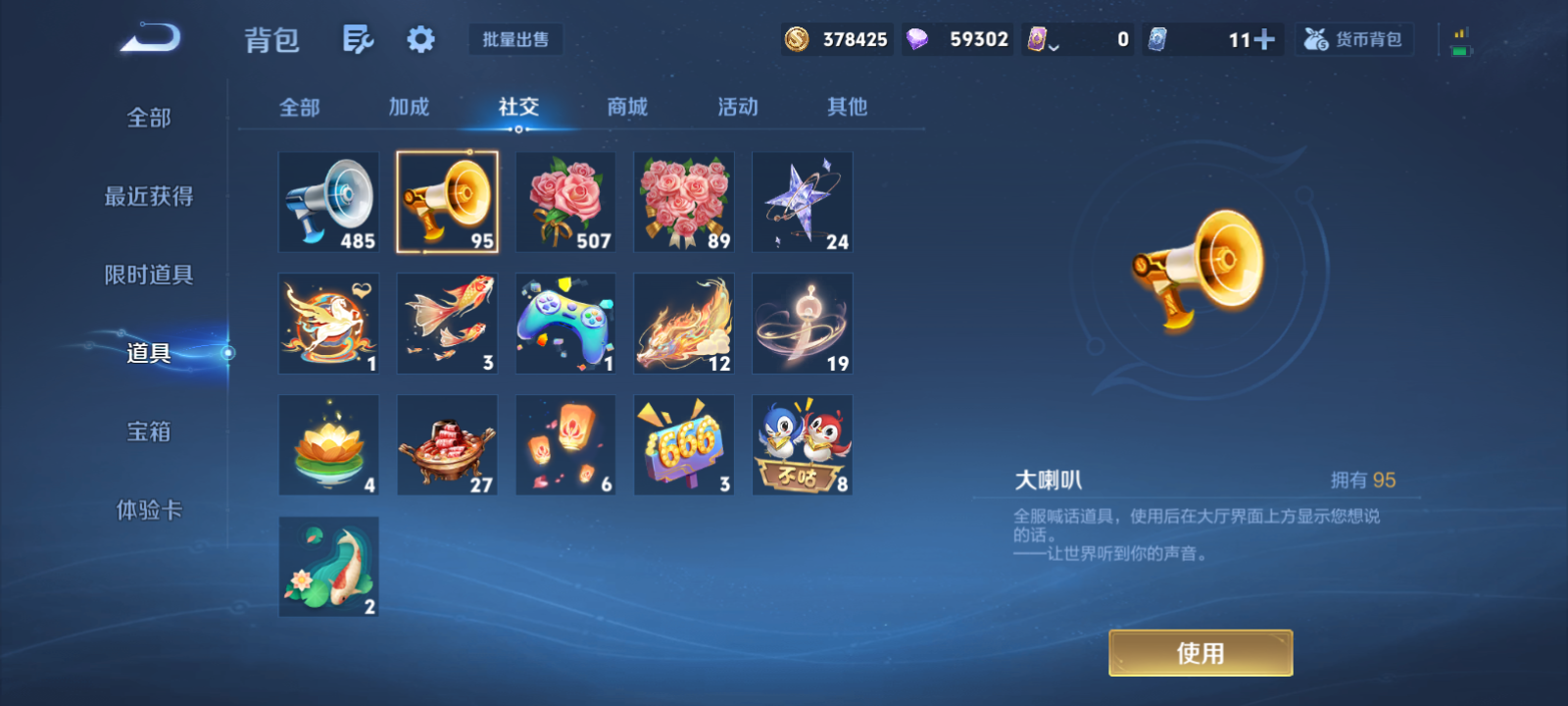Click the item repair list icon beside 背包
1568x706 pixels.
357,38
